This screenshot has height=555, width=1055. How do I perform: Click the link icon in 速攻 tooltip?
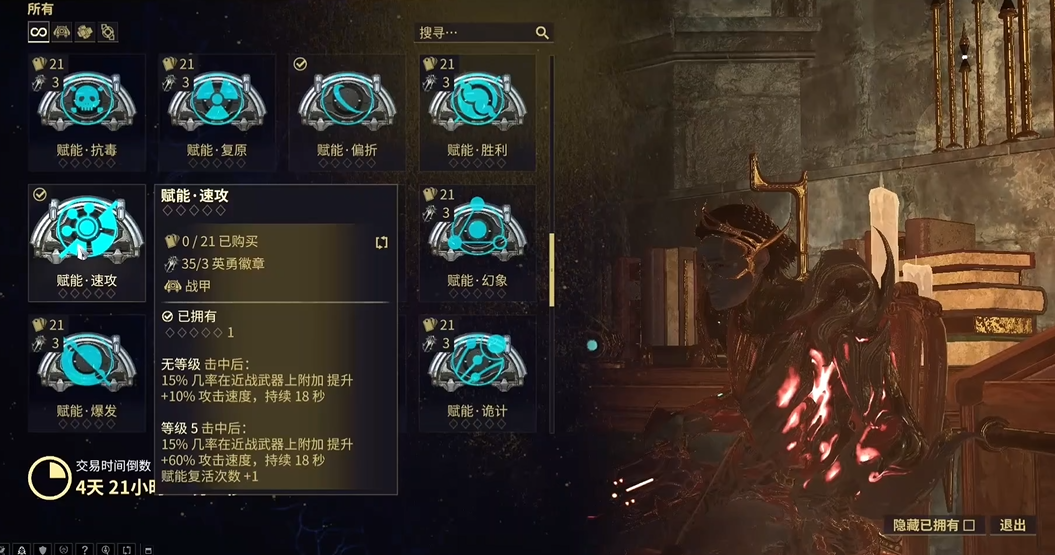click(x=381, y=242)
